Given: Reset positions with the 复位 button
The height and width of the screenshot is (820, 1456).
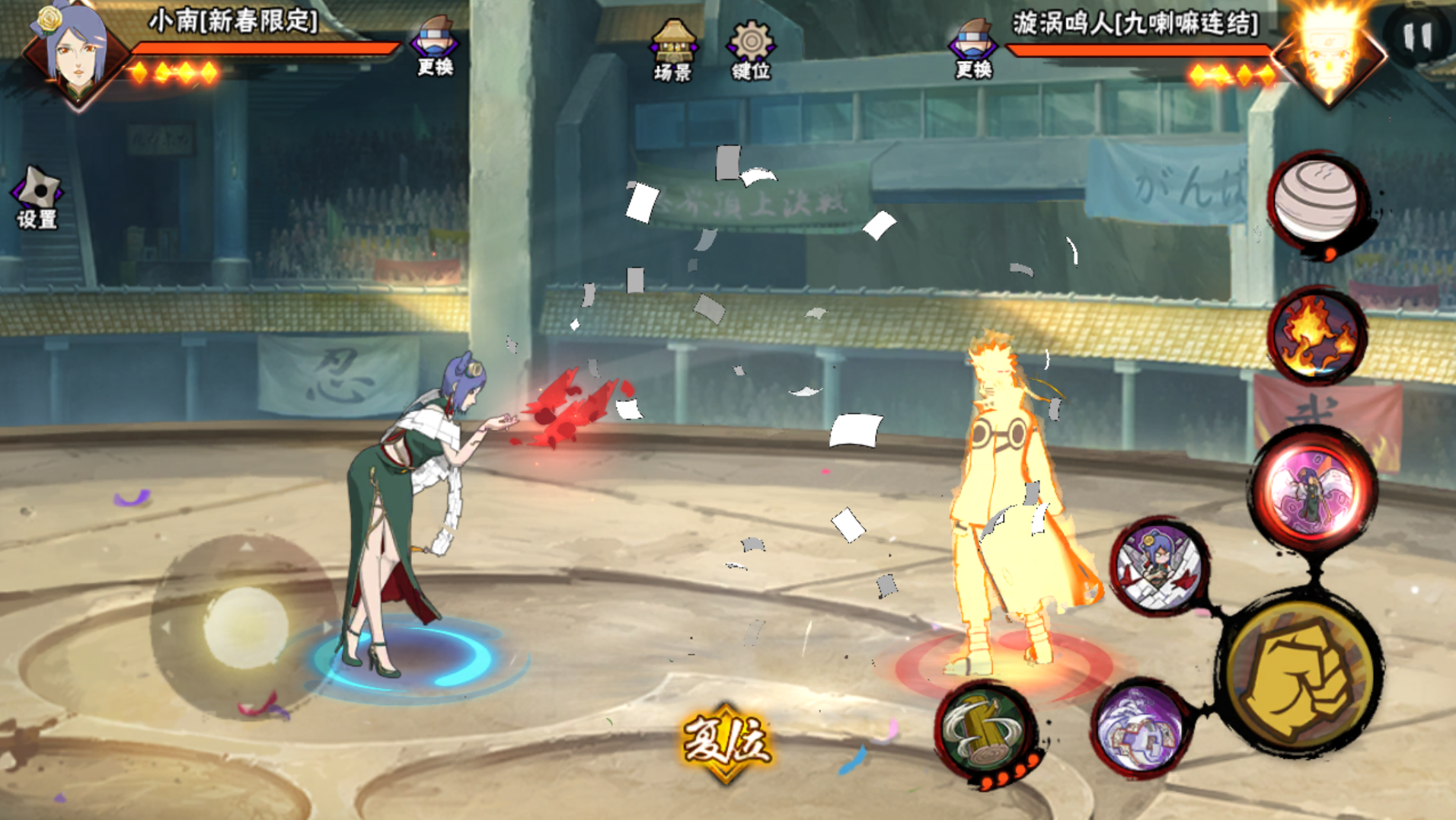Looking at the screenshot, I should [x=726, y=741].
